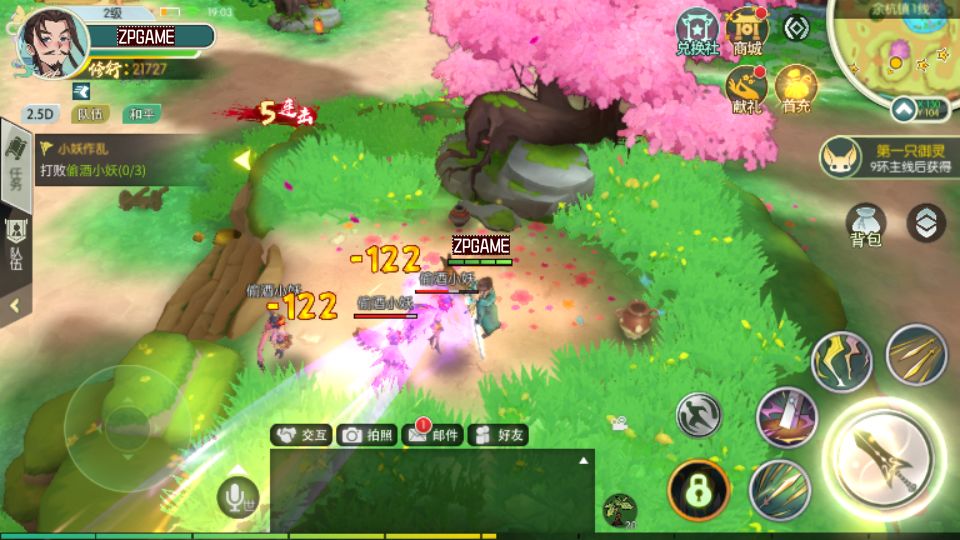Open the 好友 friends list
This screenshot has width=960, height=540.
pyautogui.click(x=498, y=435)
